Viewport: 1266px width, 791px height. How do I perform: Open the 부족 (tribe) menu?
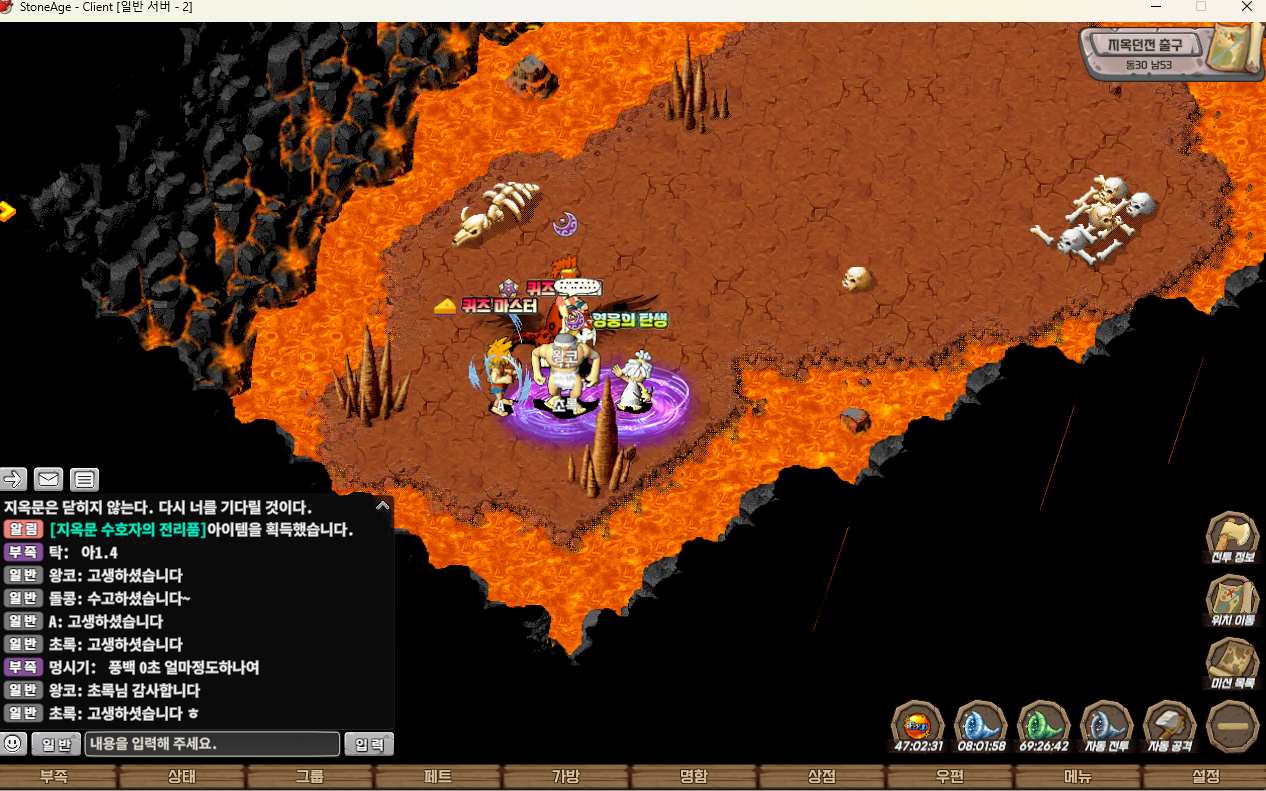pyautogui.click(x=54, y=777)
